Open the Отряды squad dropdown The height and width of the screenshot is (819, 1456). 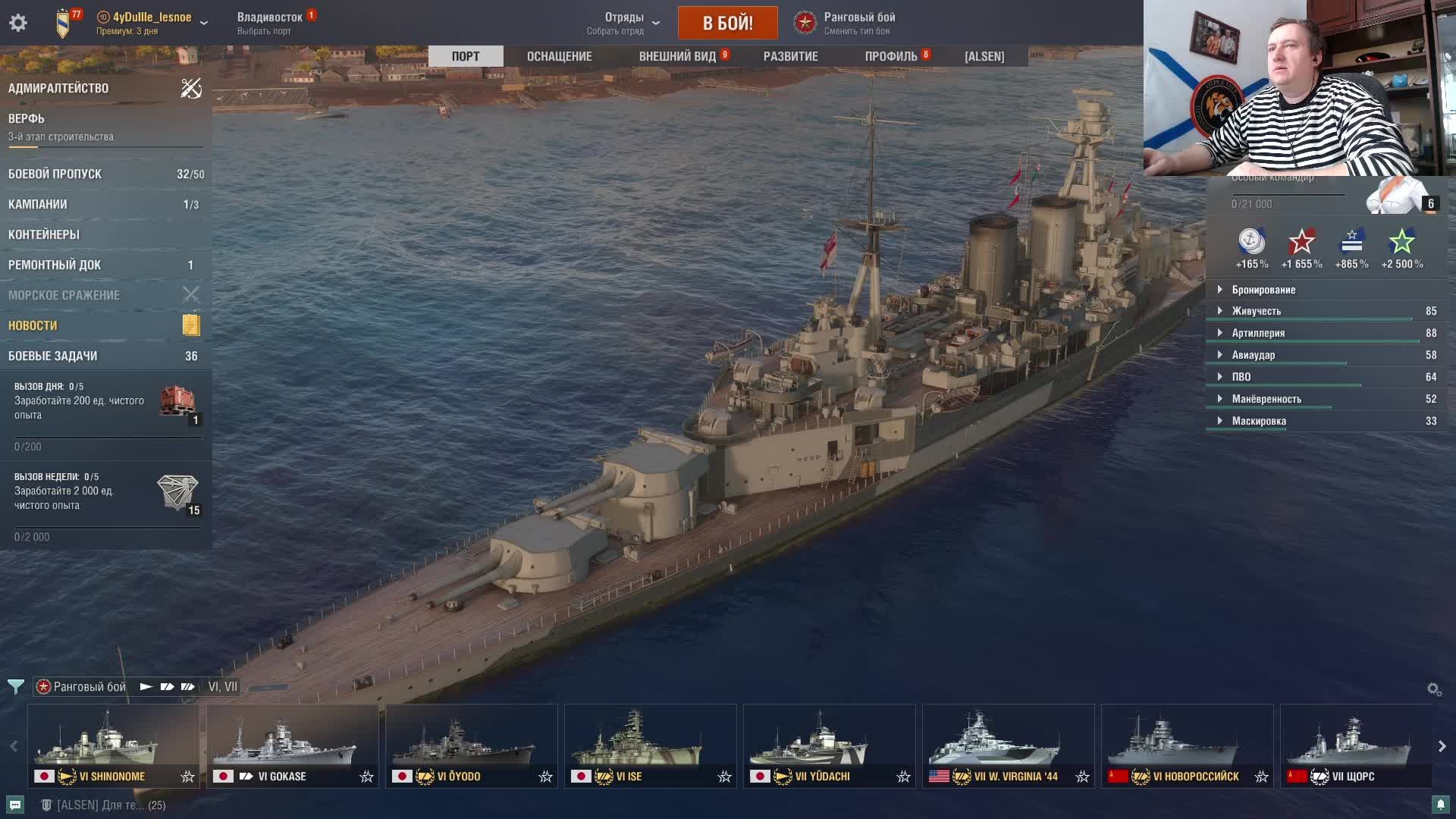click(624, 23)
